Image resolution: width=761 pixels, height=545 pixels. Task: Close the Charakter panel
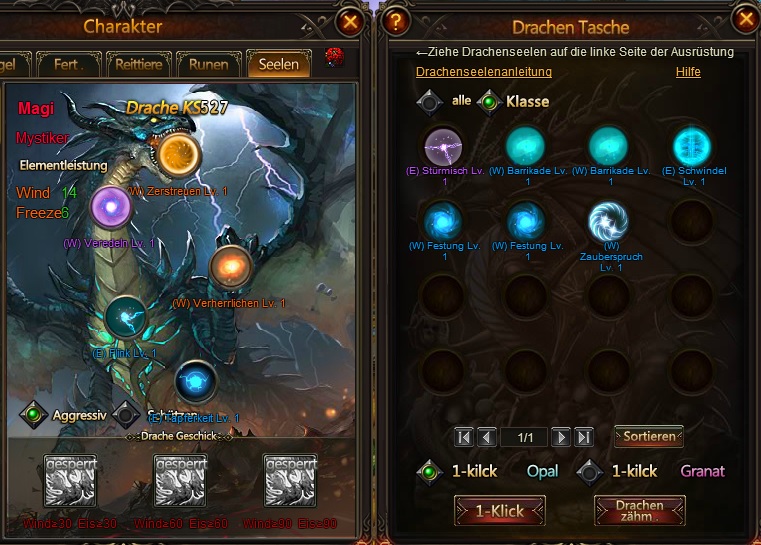tap(350, 21)
